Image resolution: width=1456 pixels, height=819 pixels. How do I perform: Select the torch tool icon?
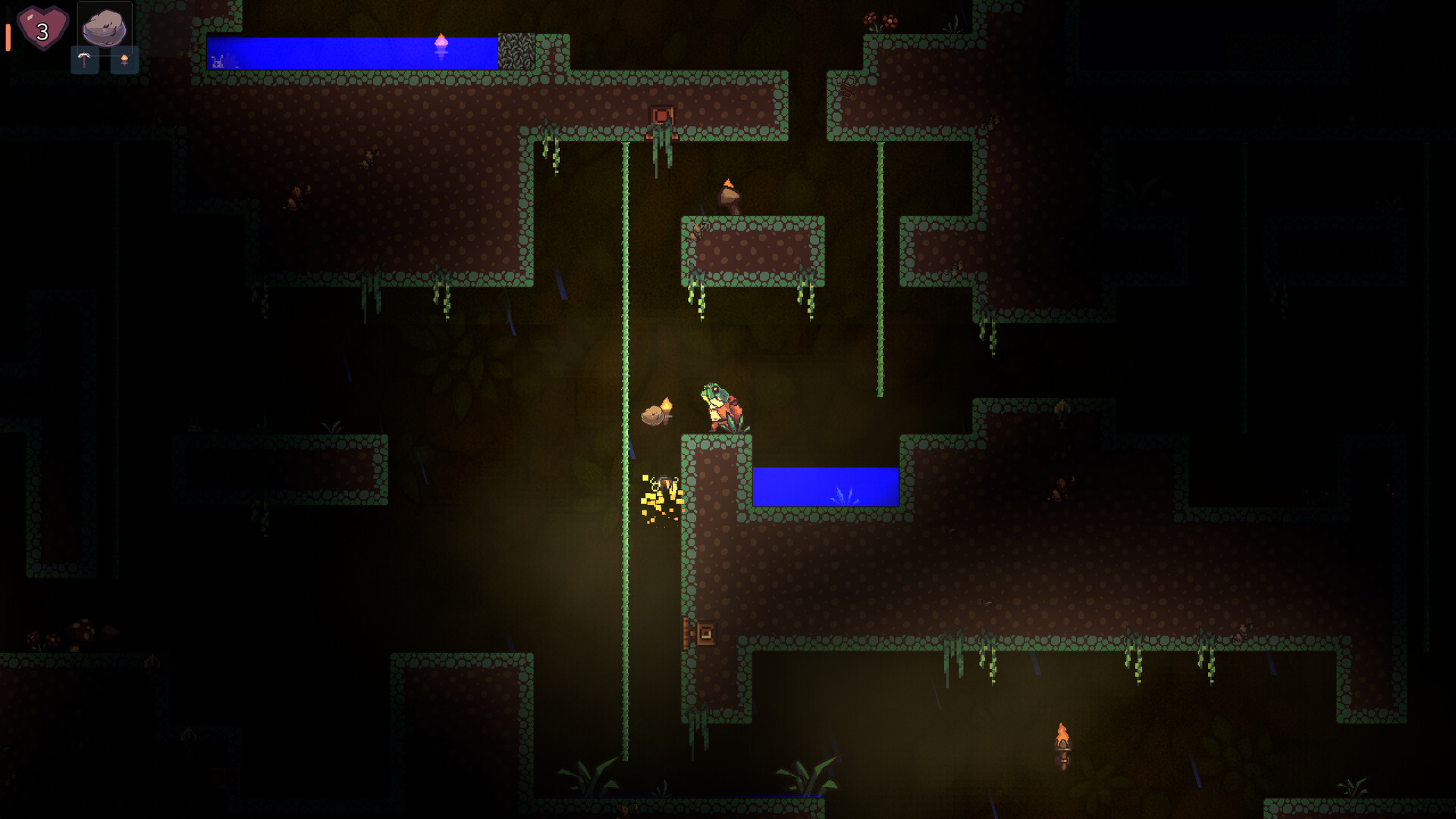[x=125, y=61]
